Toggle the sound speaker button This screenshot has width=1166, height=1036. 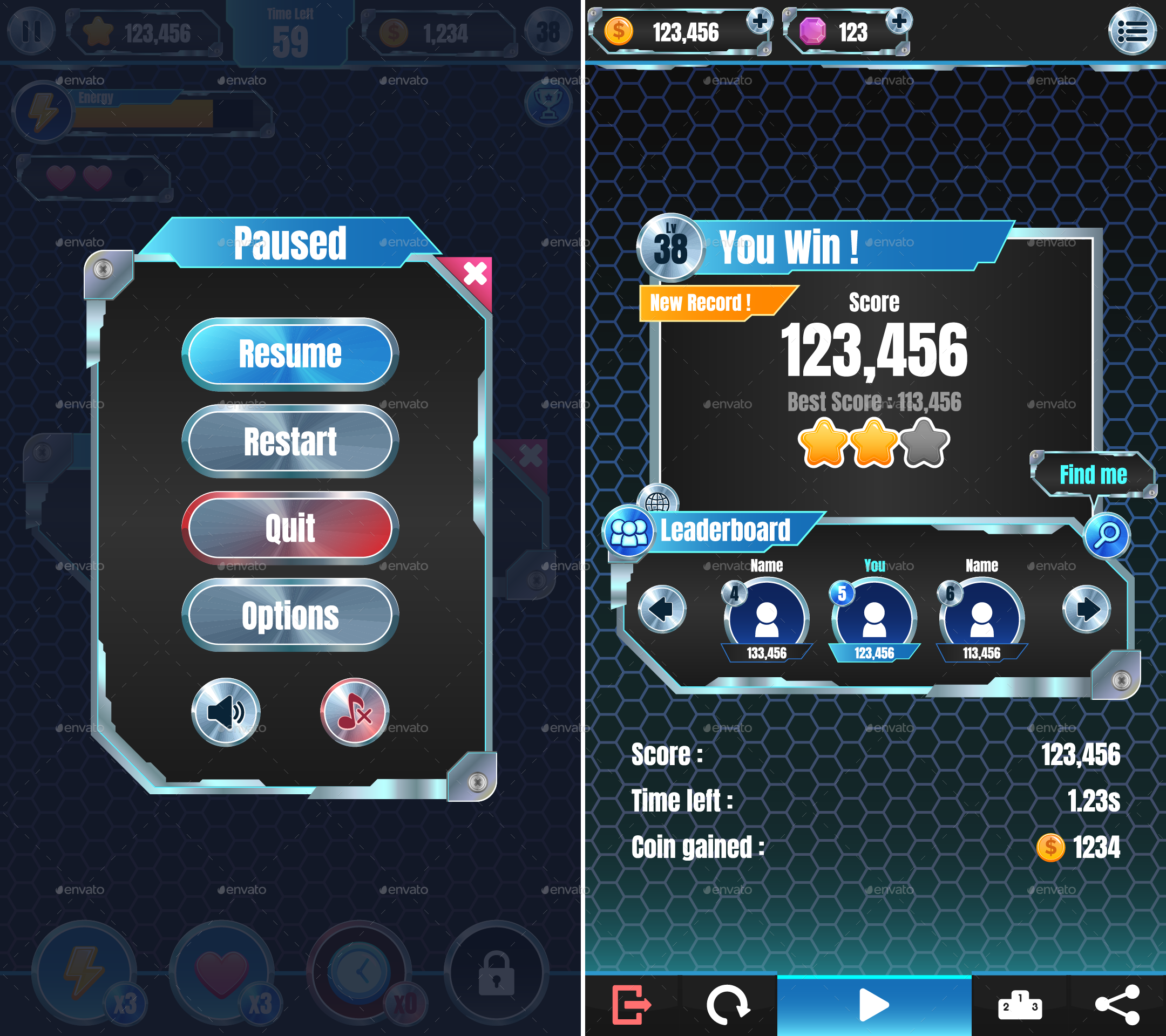pyautogui.click(x=226, y=712)
